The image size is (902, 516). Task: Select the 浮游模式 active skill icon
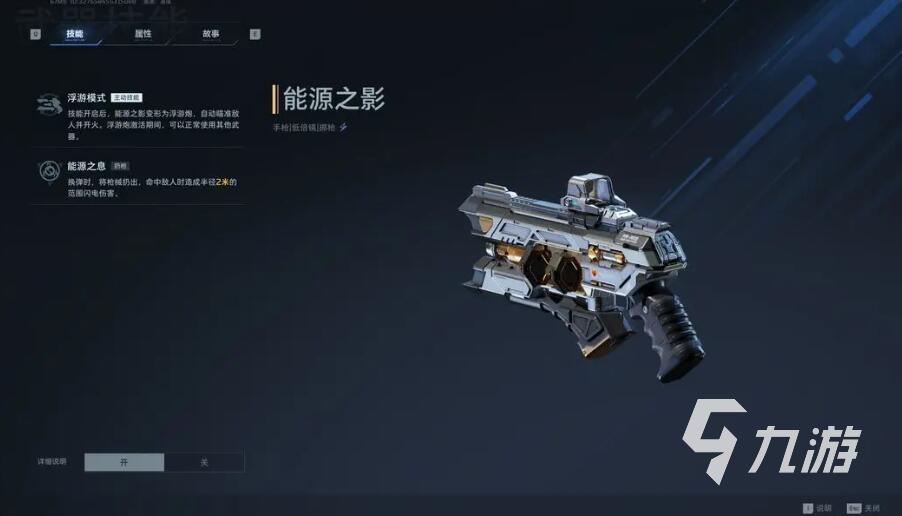click(47, 104)
